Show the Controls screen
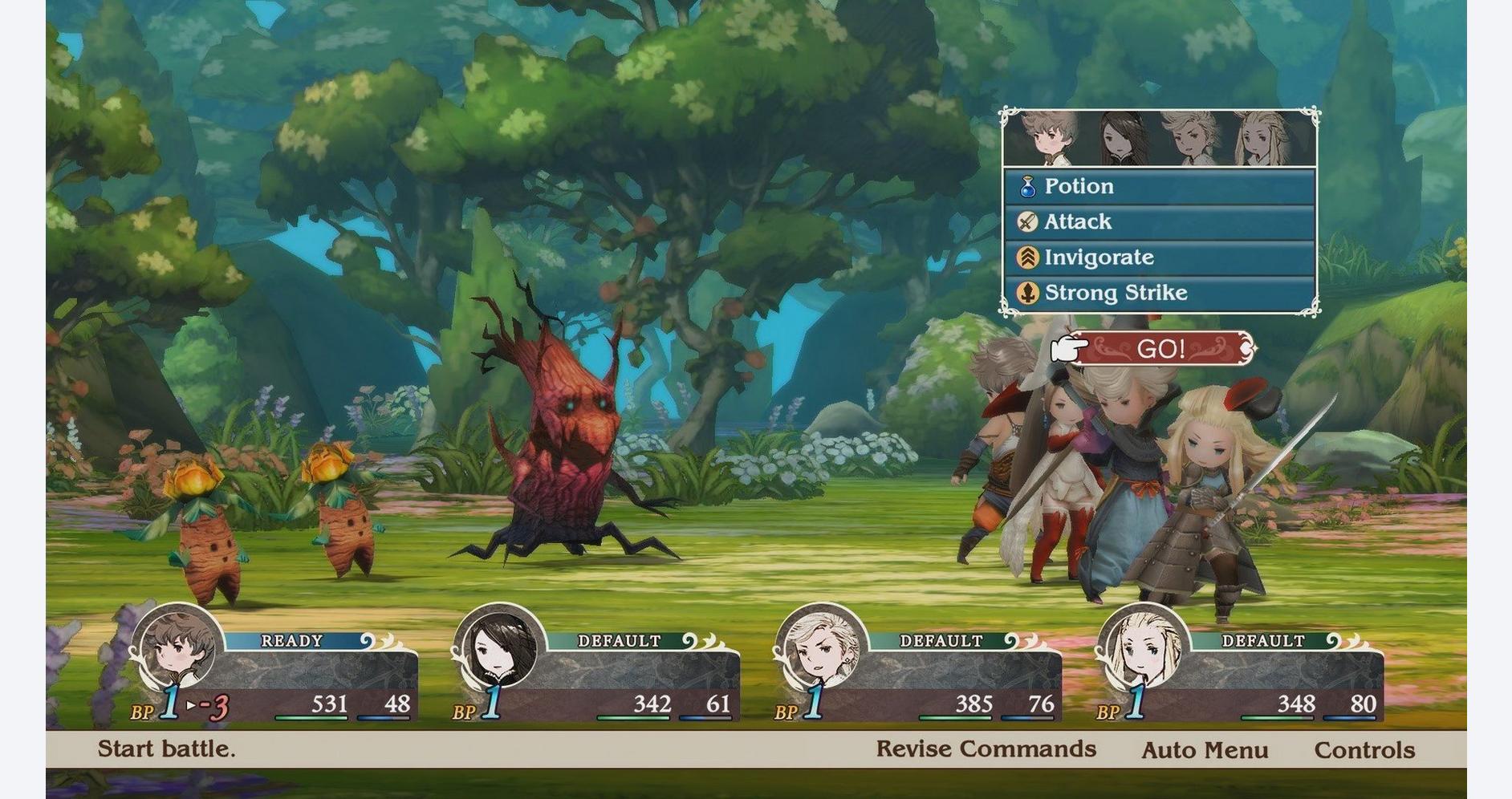The width and height of the screenshot is (1512, 799). [1364, 751]
